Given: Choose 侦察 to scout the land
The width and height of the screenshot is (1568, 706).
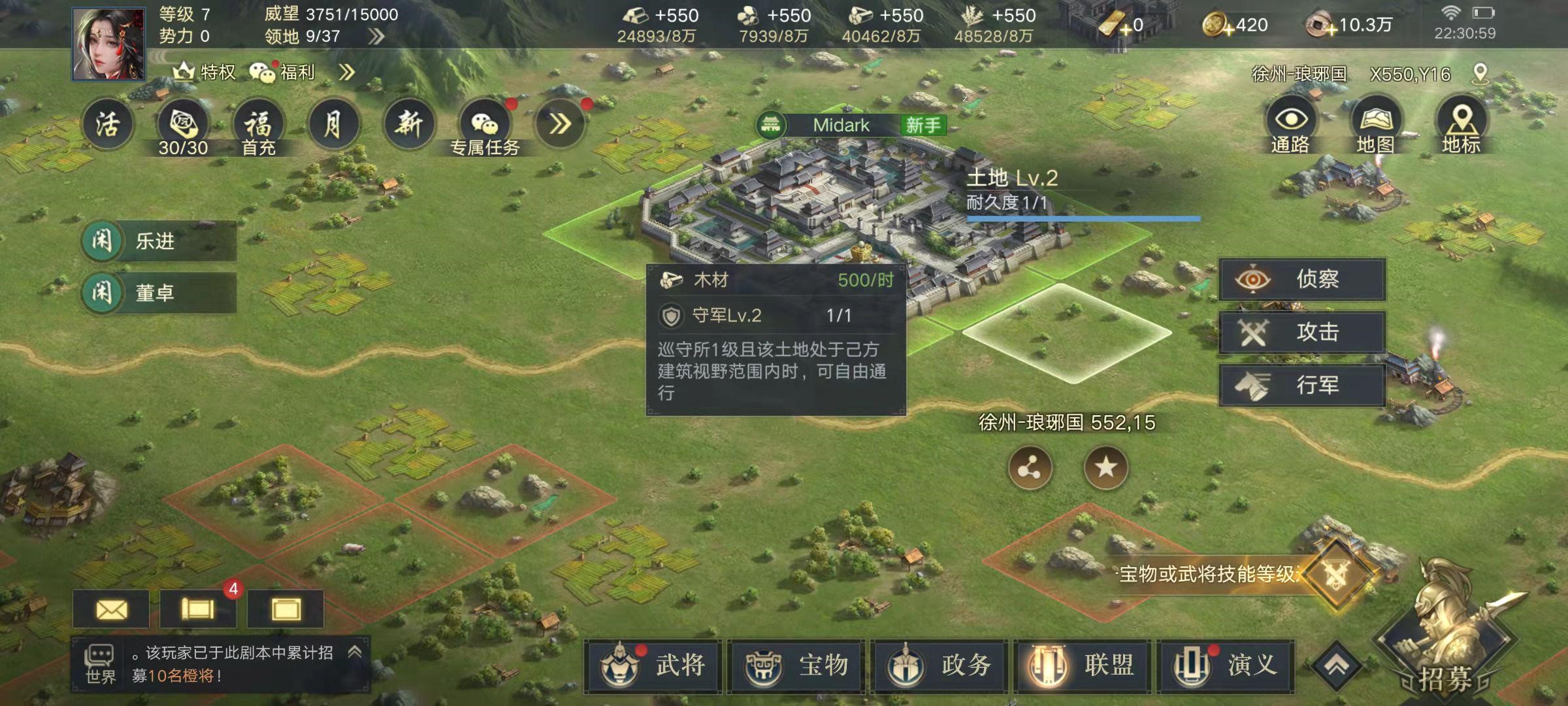Looking at the screenshot, I should [x=1302, y=280].
